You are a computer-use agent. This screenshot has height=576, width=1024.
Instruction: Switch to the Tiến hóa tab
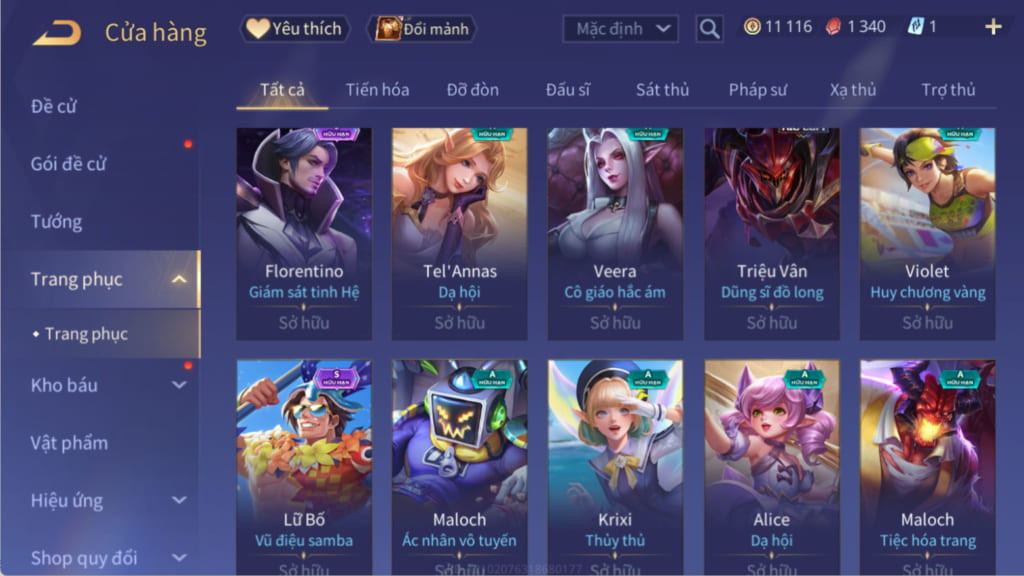(x=377, y=90)
